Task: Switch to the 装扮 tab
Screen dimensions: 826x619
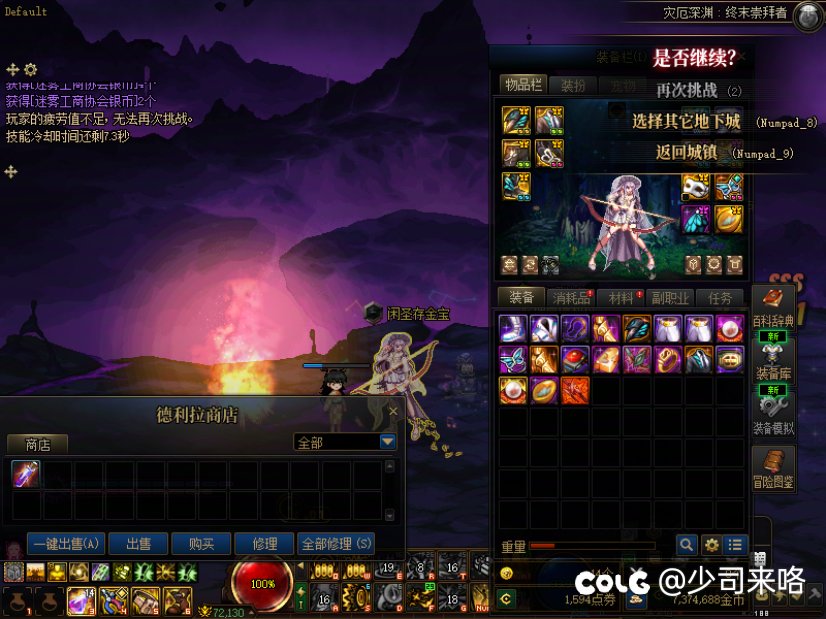Action: pyautogui.click(x=573, y=85)
